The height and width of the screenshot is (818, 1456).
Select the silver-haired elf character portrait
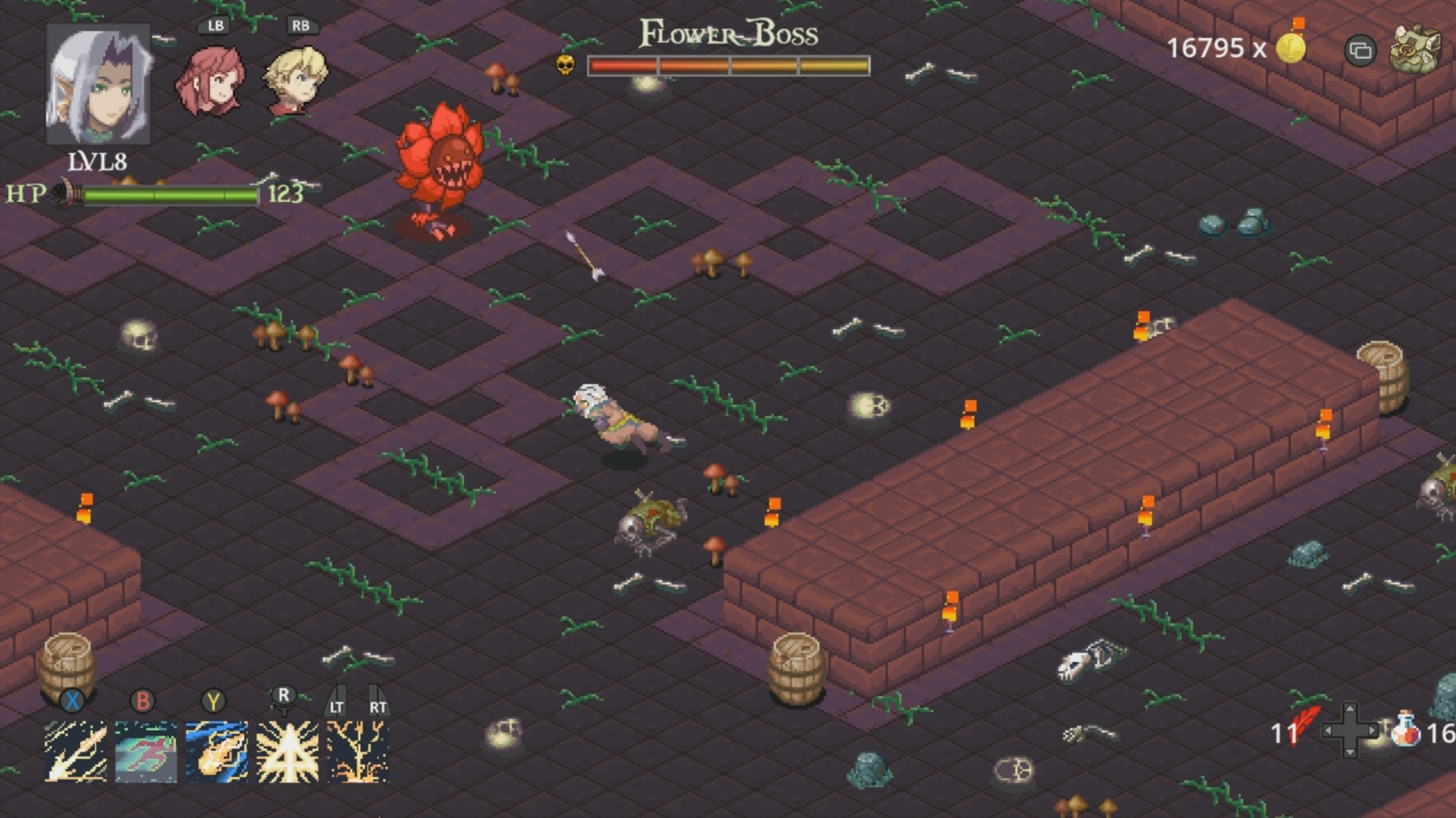coord(98,84)
